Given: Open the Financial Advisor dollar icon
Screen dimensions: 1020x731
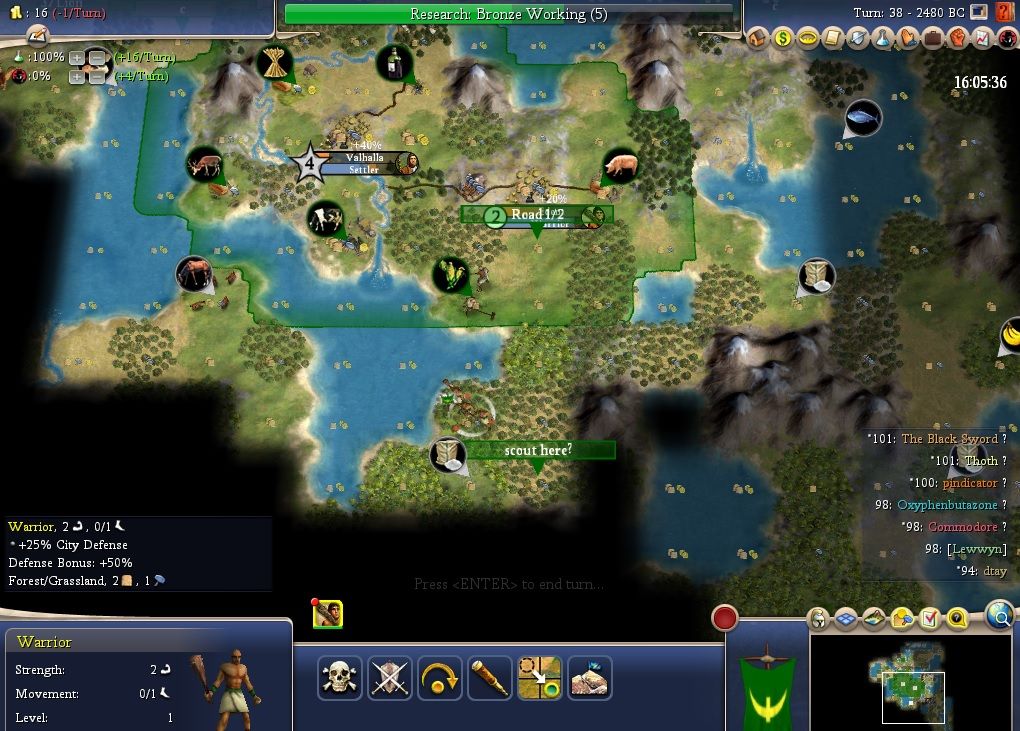Looking at the screenshot, I should (782, 38).
